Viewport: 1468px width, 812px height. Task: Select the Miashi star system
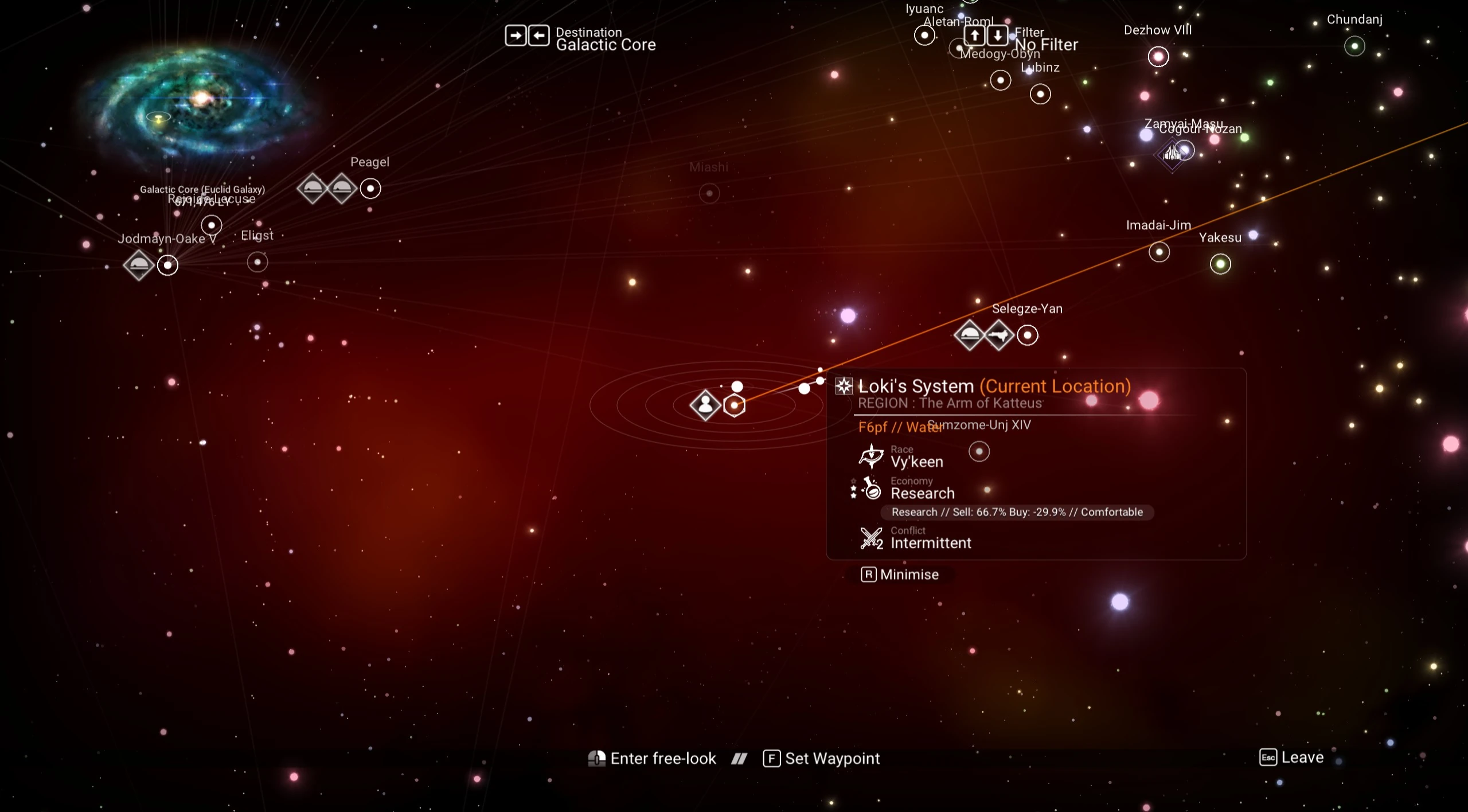pyautogui.click(x=709, y=193)
